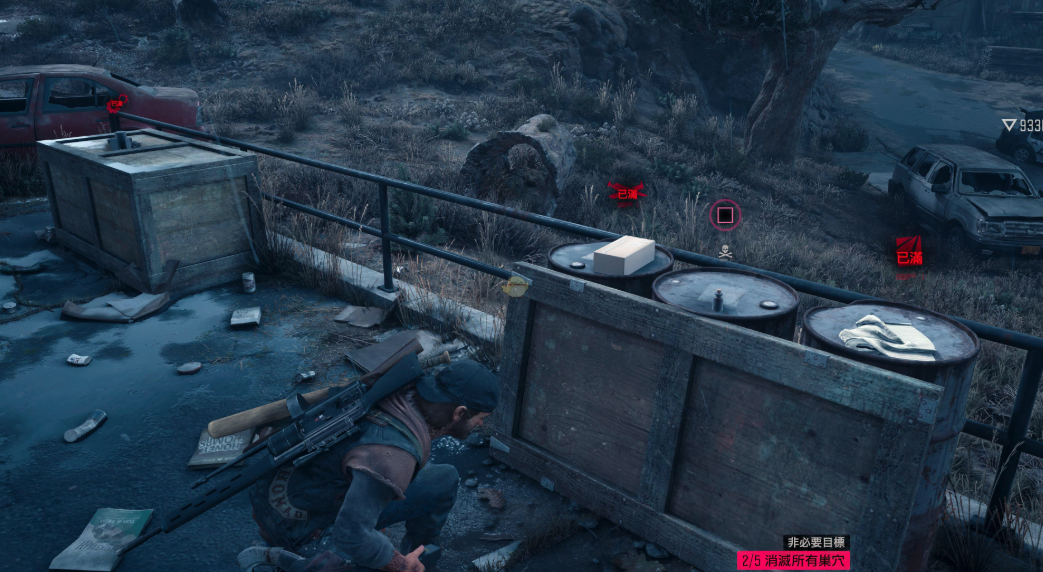This screenshot has width=1043, height=572.
Task: Select the skull and crossbones marker
Action: tap(725, 252)
